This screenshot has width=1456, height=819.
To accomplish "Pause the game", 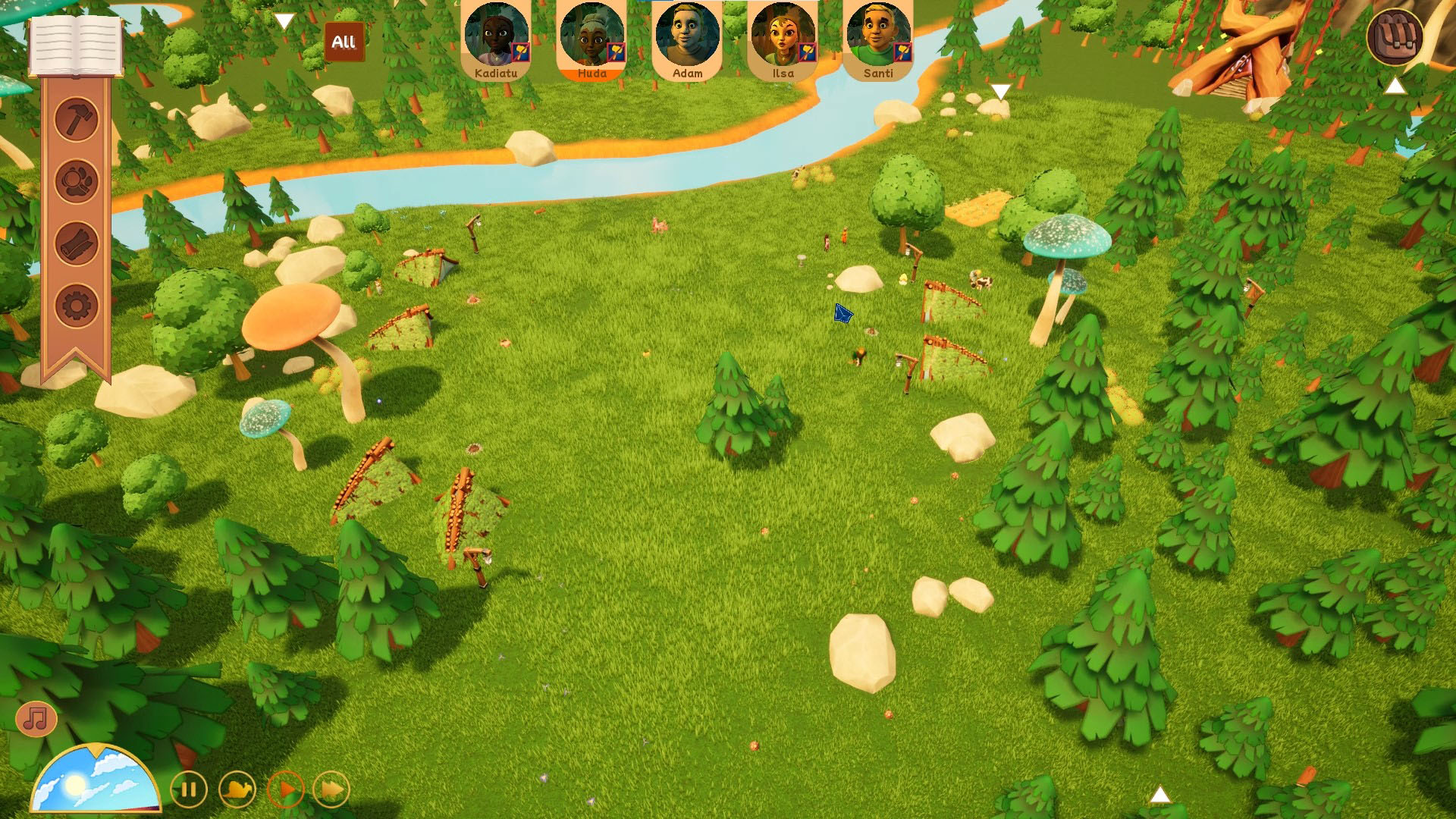I will coord(189,790).
